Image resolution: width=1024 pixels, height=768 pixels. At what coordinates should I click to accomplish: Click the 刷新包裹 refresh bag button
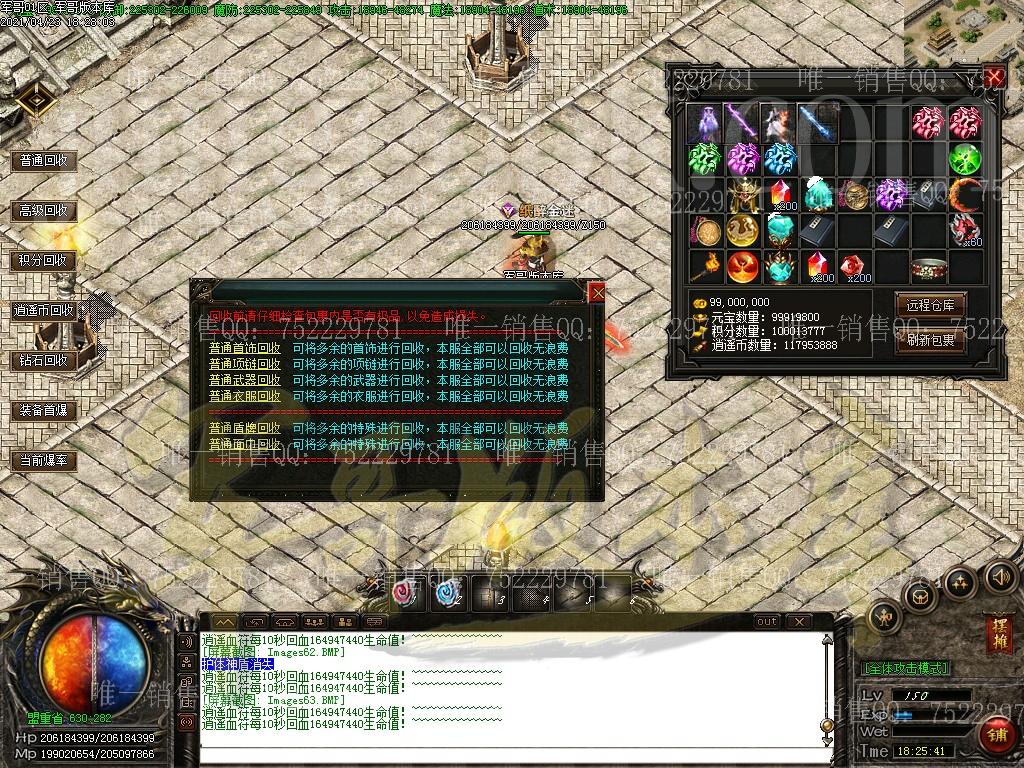pos(931,339)
